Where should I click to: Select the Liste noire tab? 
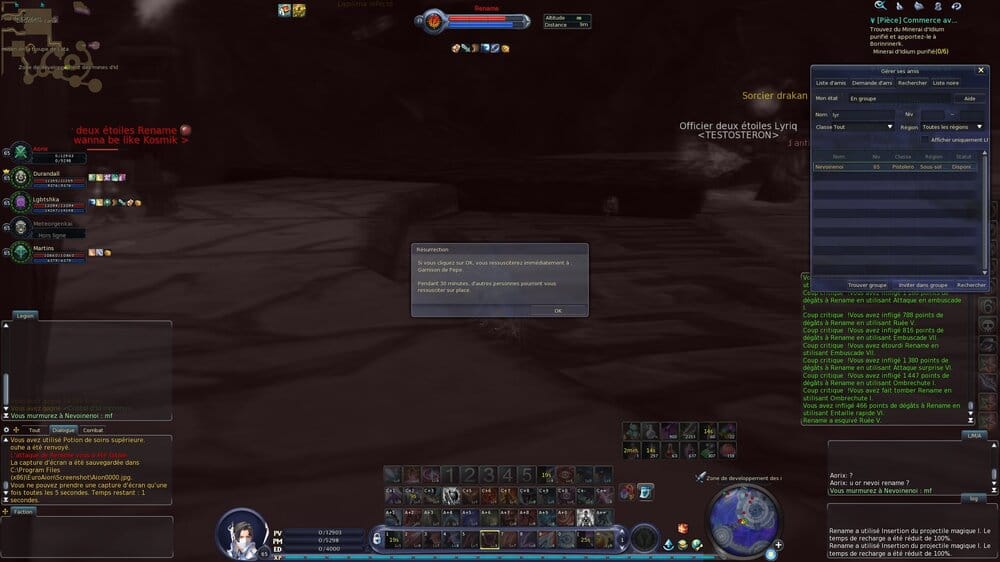click(945, 83)
